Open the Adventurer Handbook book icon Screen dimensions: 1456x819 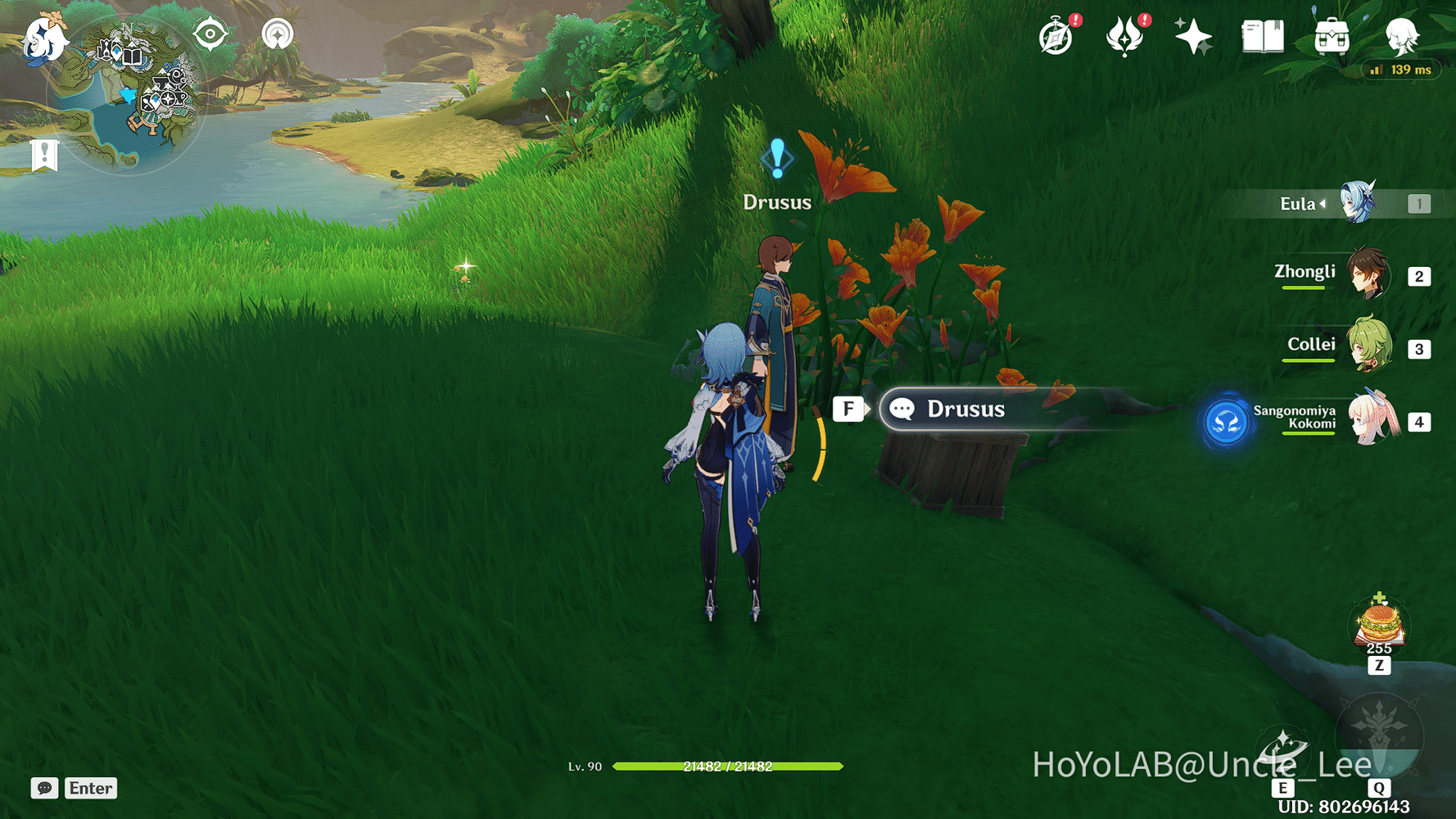(x=1261, y=36)
